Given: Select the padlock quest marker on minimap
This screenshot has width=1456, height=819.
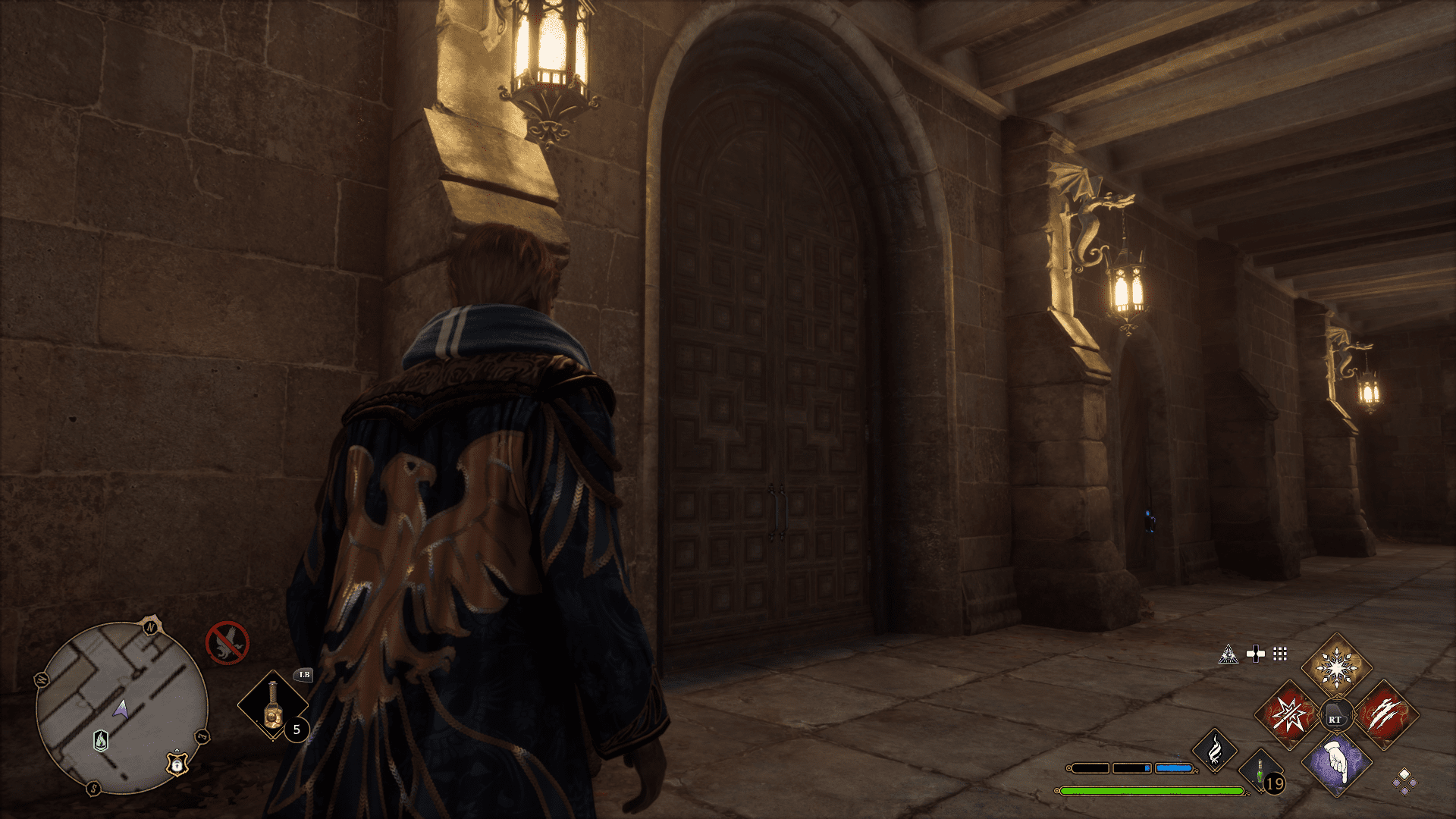Looking at the screenshot, I should (x=177, y=764).
